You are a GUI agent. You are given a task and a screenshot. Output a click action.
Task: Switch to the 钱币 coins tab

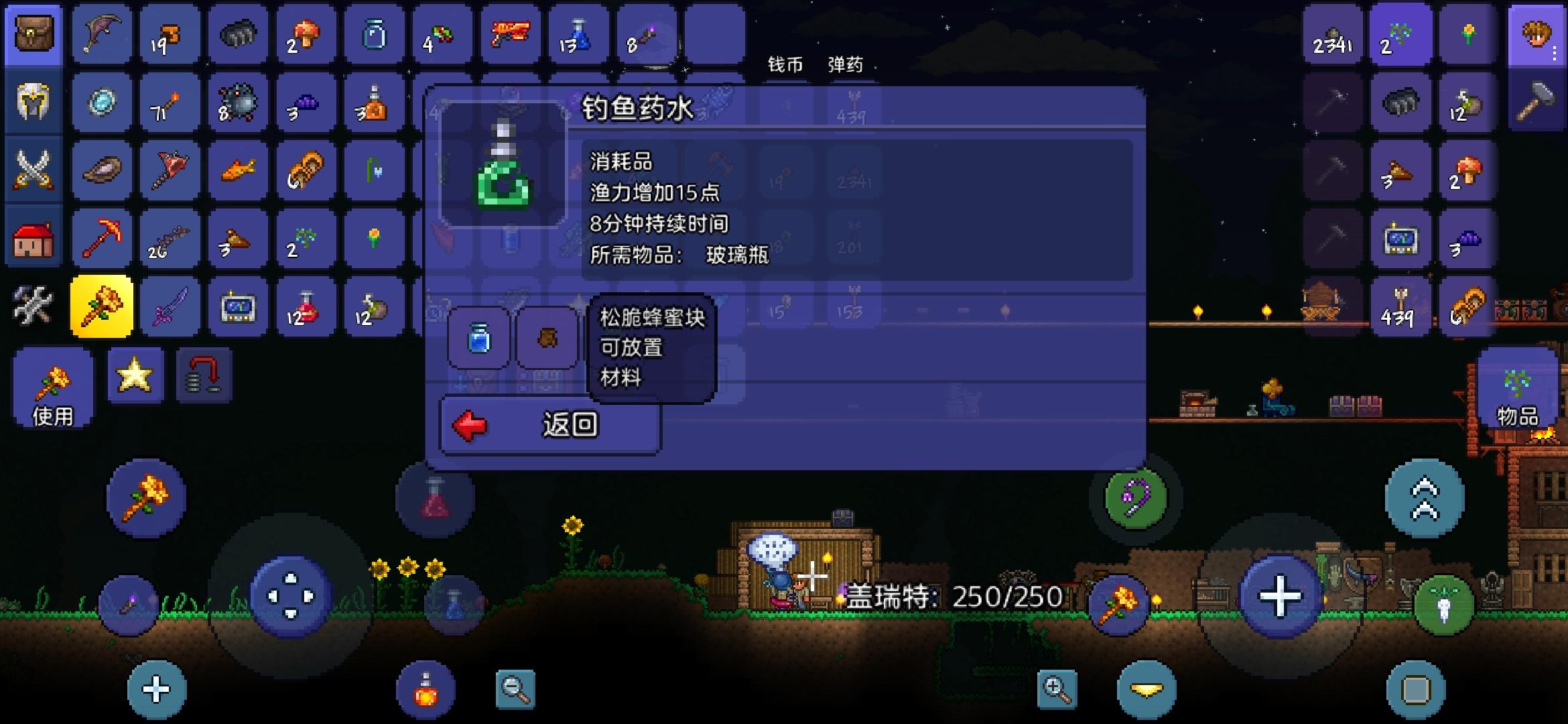tap(787, 65)
